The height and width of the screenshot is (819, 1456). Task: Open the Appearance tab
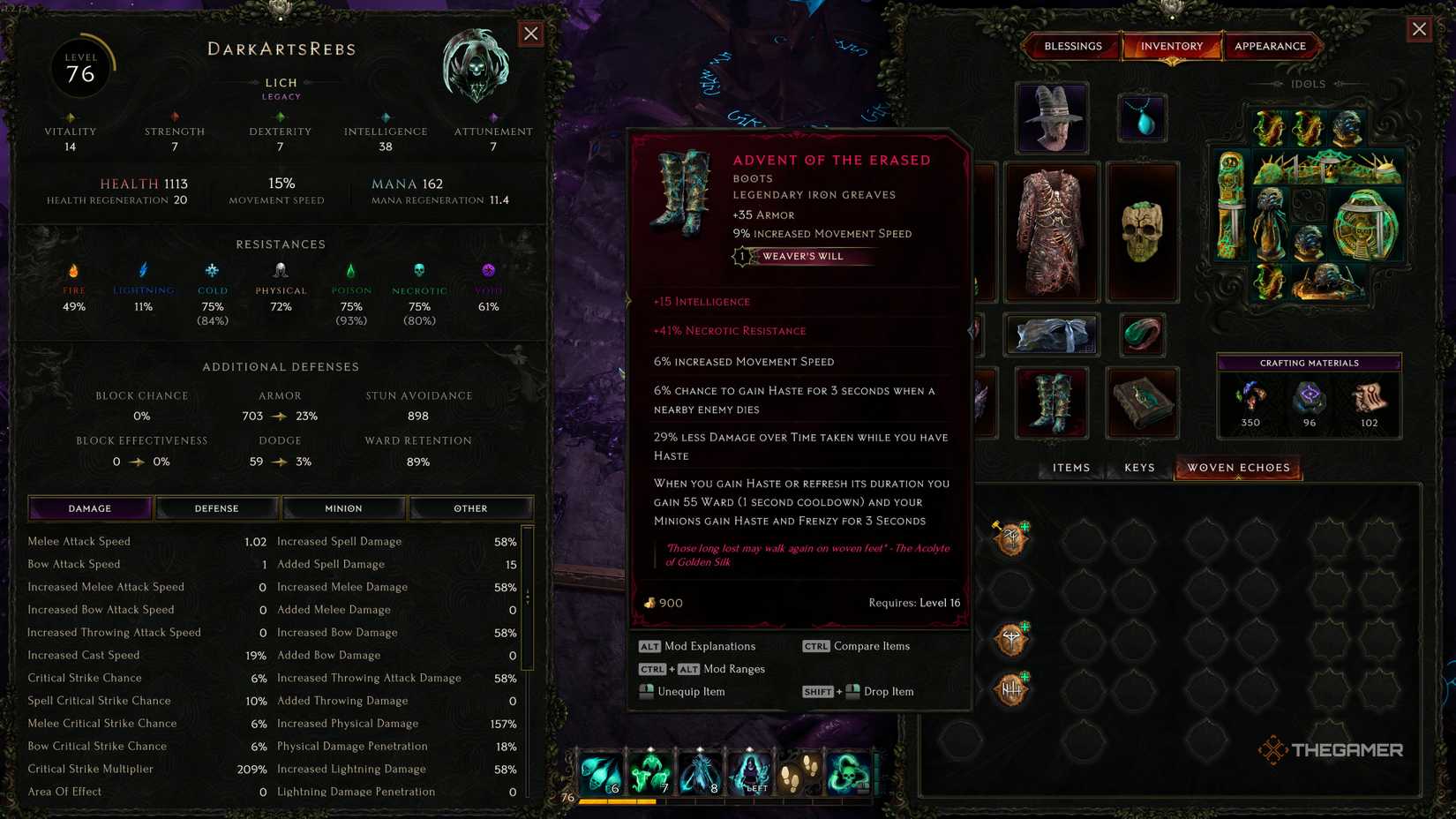pos(1272,46)
